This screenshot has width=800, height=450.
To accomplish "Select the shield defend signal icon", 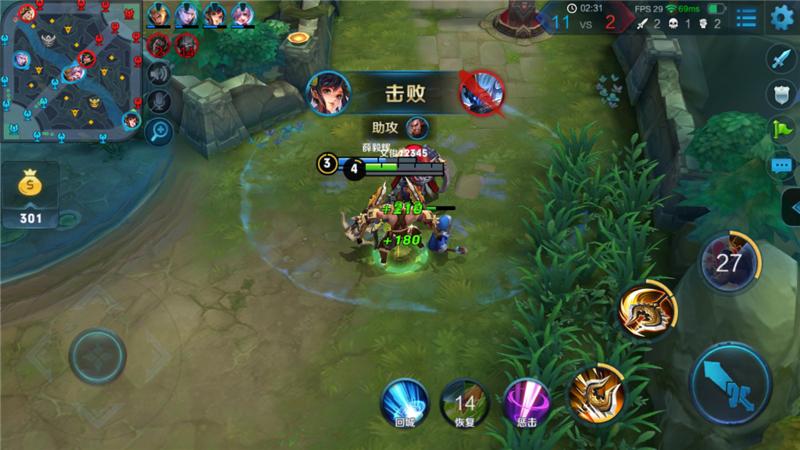I will tap(781, 95).
